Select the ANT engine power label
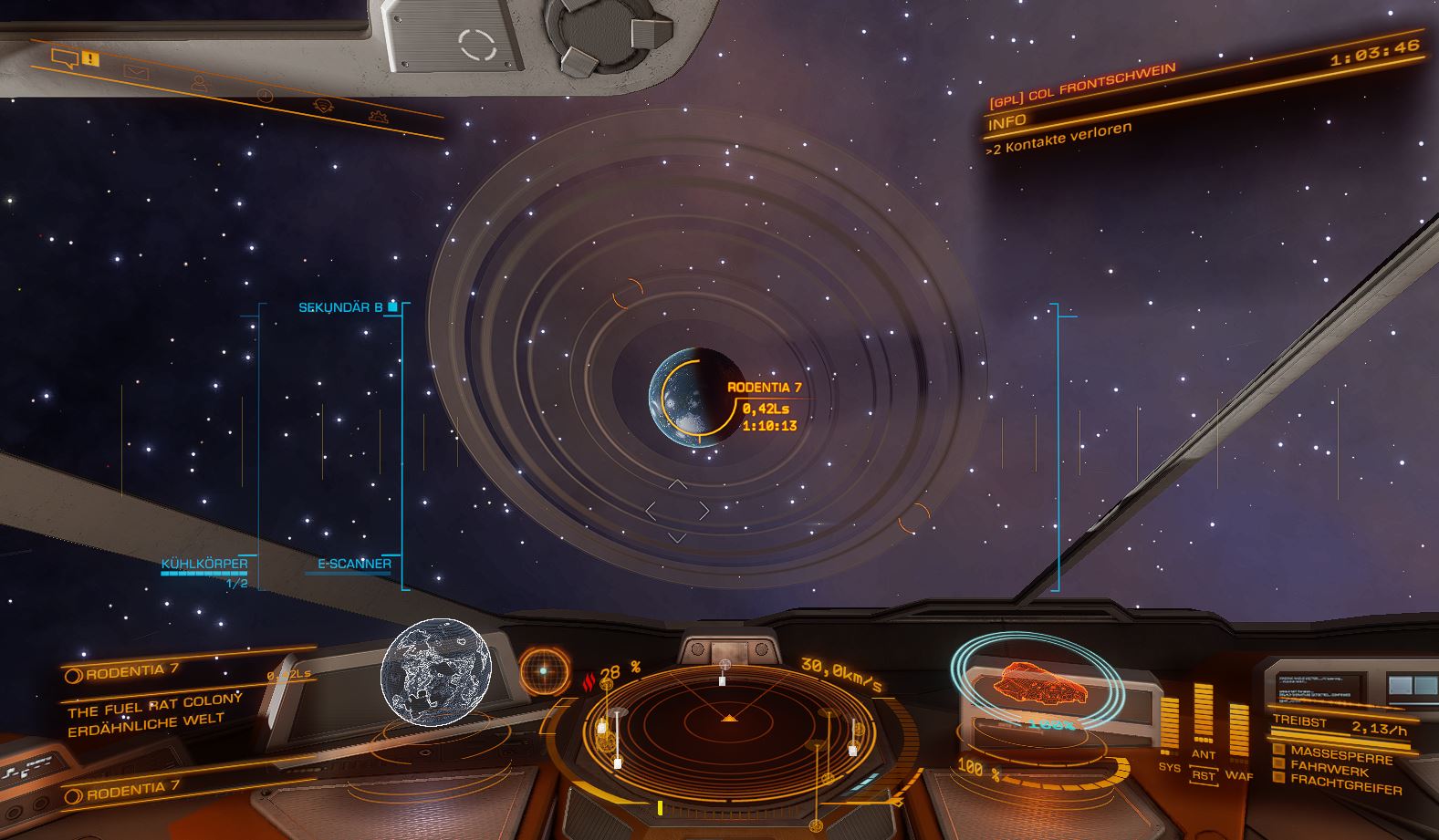The height and width of the screenshot is (840, 1439). tap(1204, 754)
